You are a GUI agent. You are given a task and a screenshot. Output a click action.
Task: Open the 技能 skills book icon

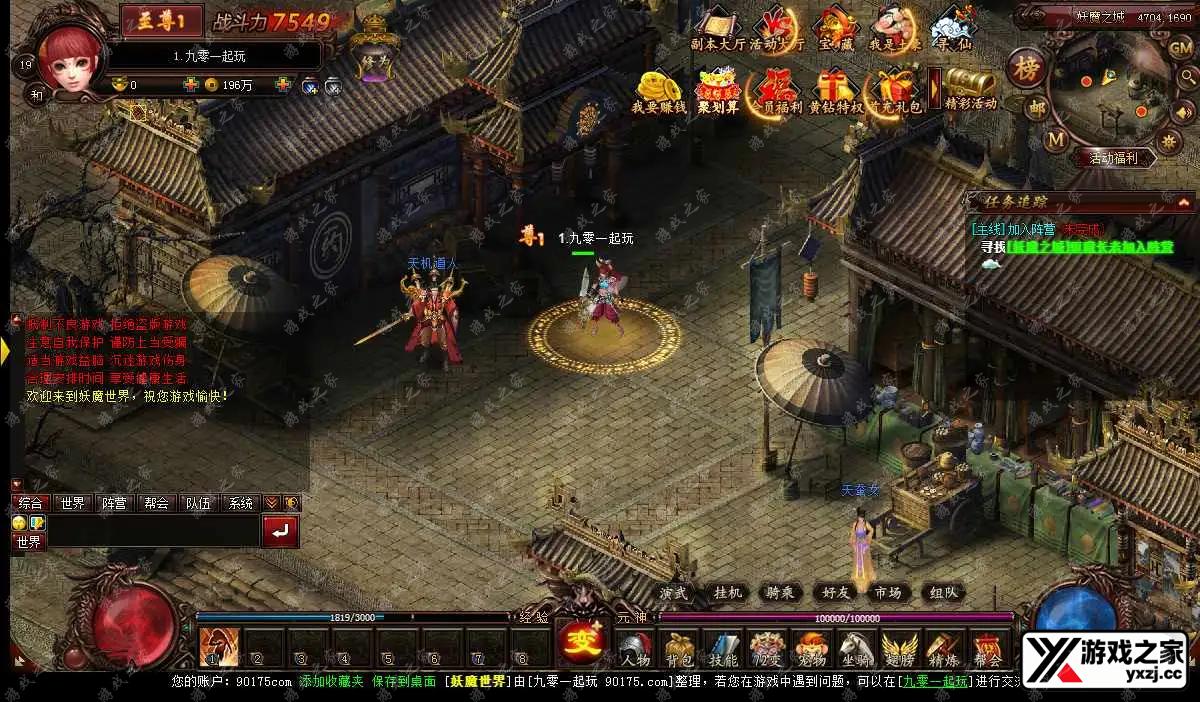coord(723,647)
